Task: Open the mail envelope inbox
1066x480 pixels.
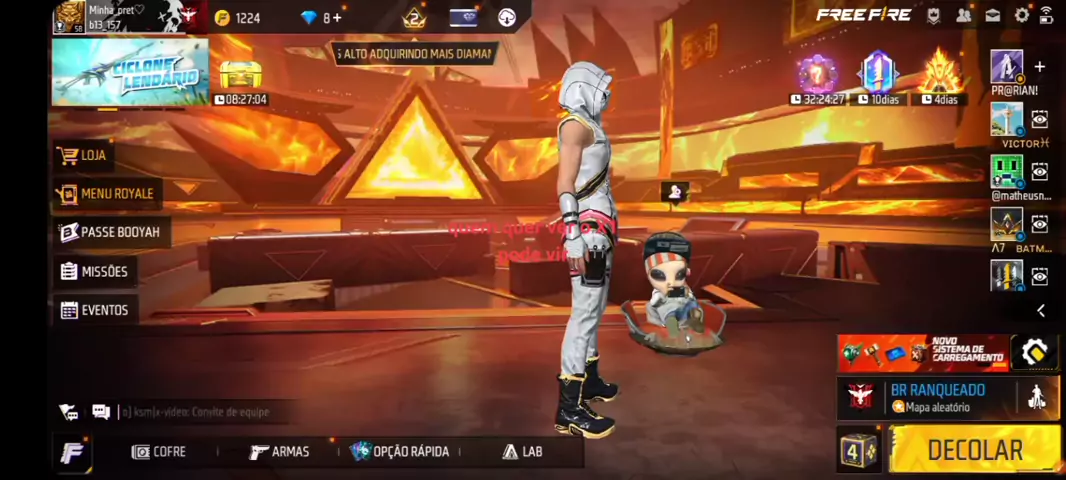Action: 993,15
